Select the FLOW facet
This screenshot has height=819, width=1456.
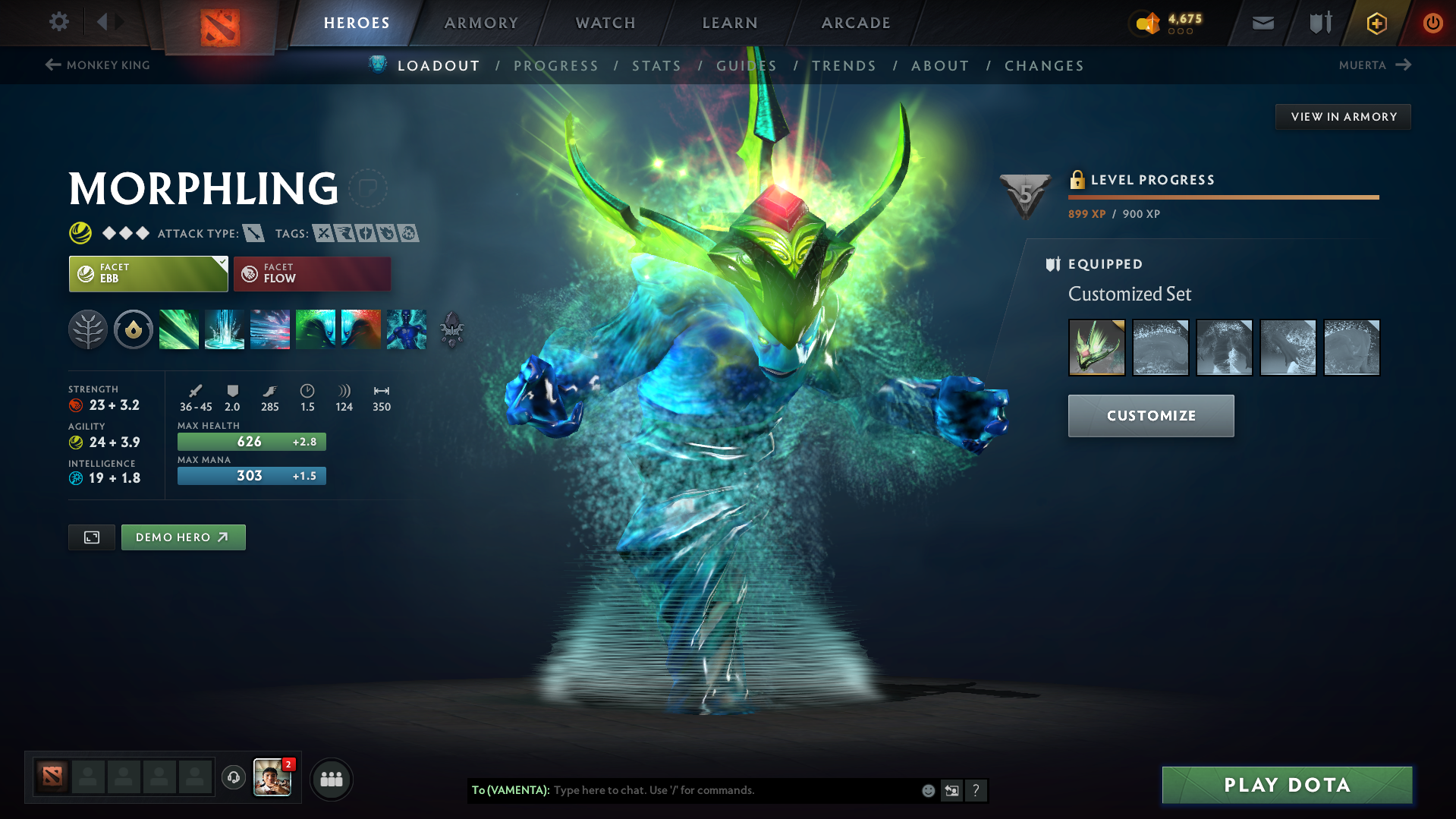(311, 273)
